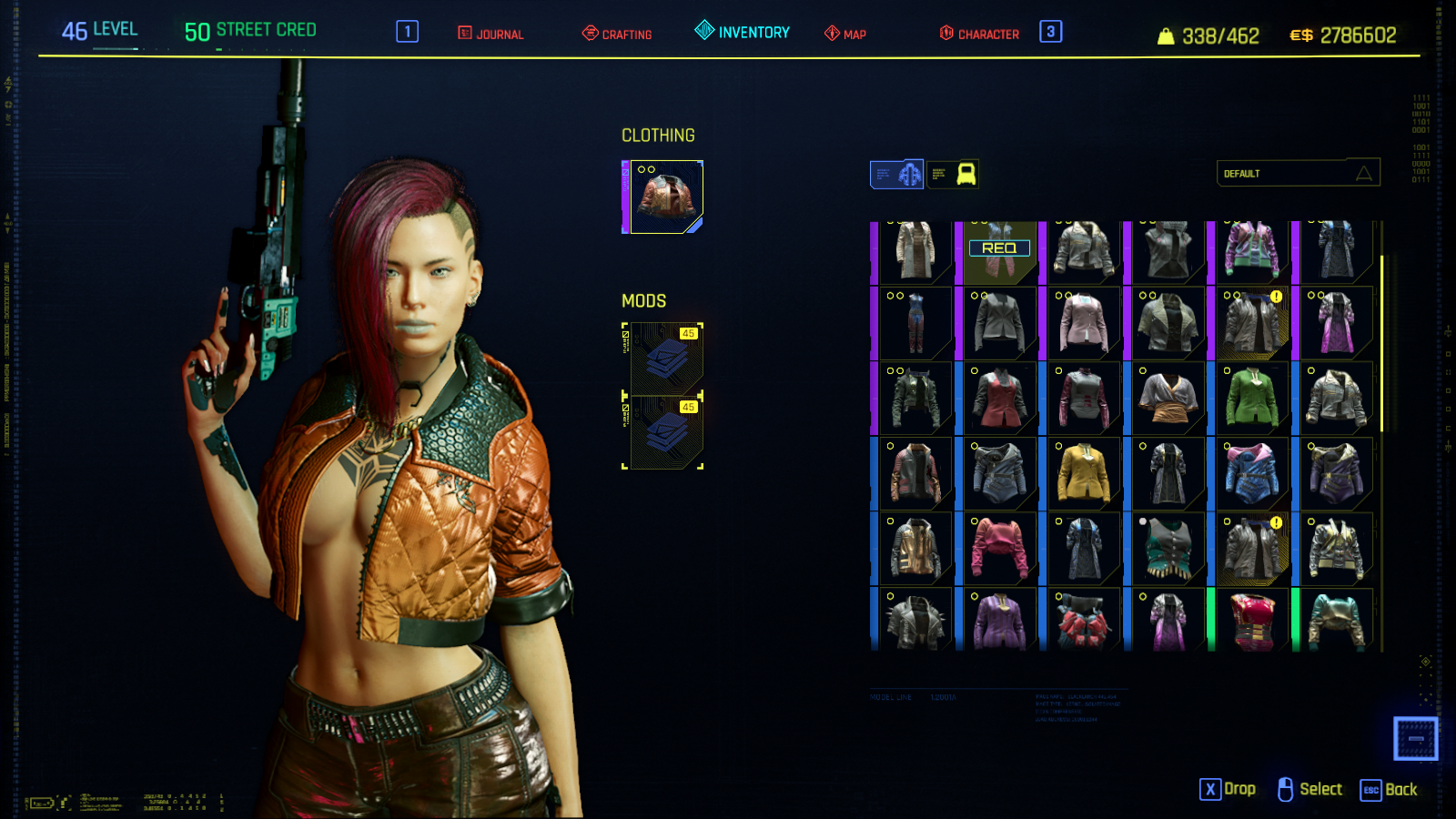Select the blue jacket filter tab
Viewport: 1456px width, 819px height.
click(897, 174)
